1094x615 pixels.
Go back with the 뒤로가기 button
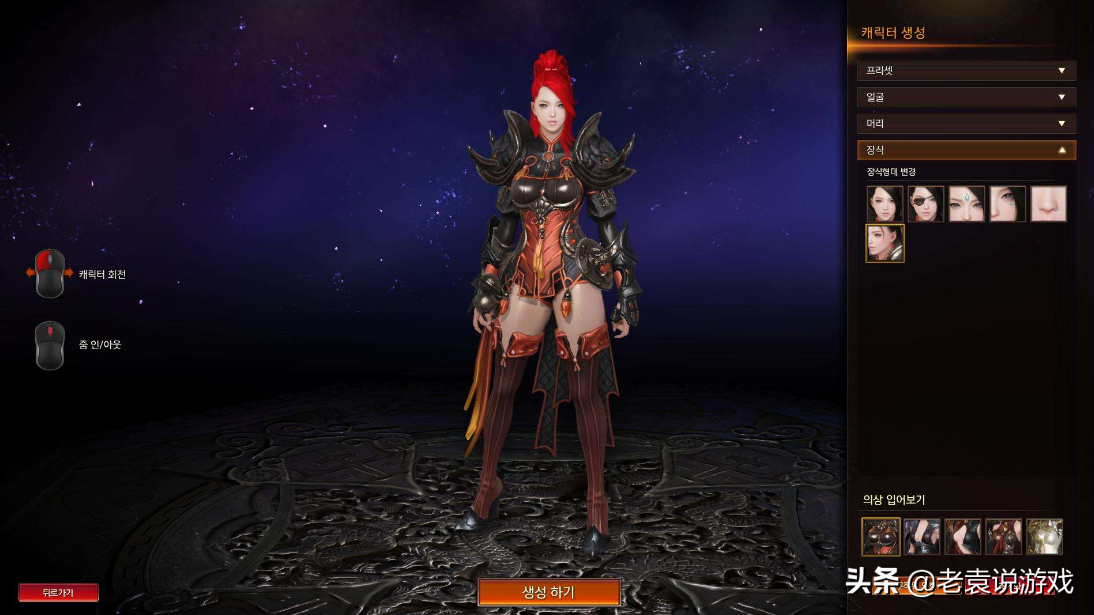pyautogui.click(x=58, y=593)
